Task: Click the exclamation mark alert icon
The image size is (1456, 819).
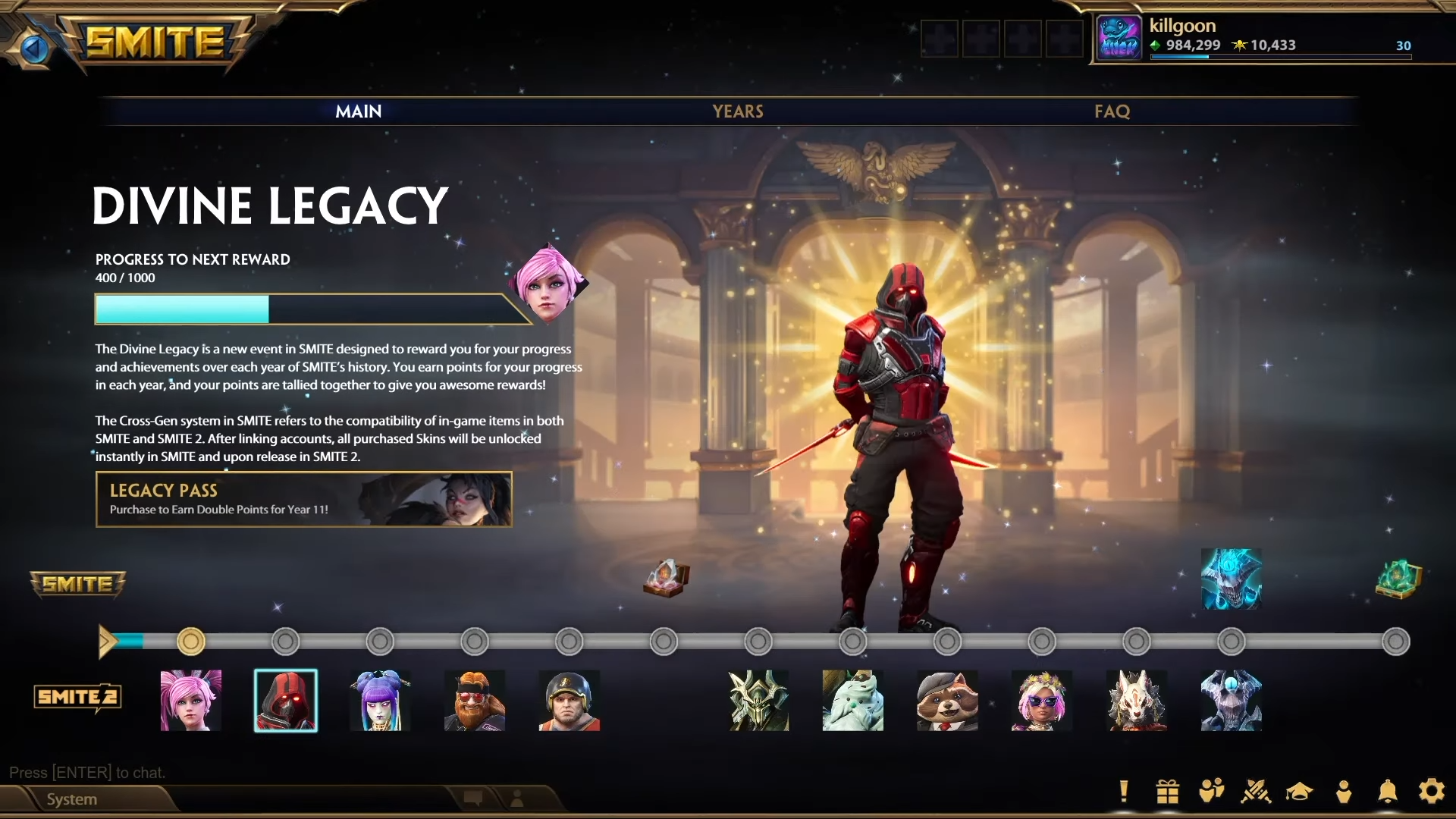Action: (x=1124, y=791)
